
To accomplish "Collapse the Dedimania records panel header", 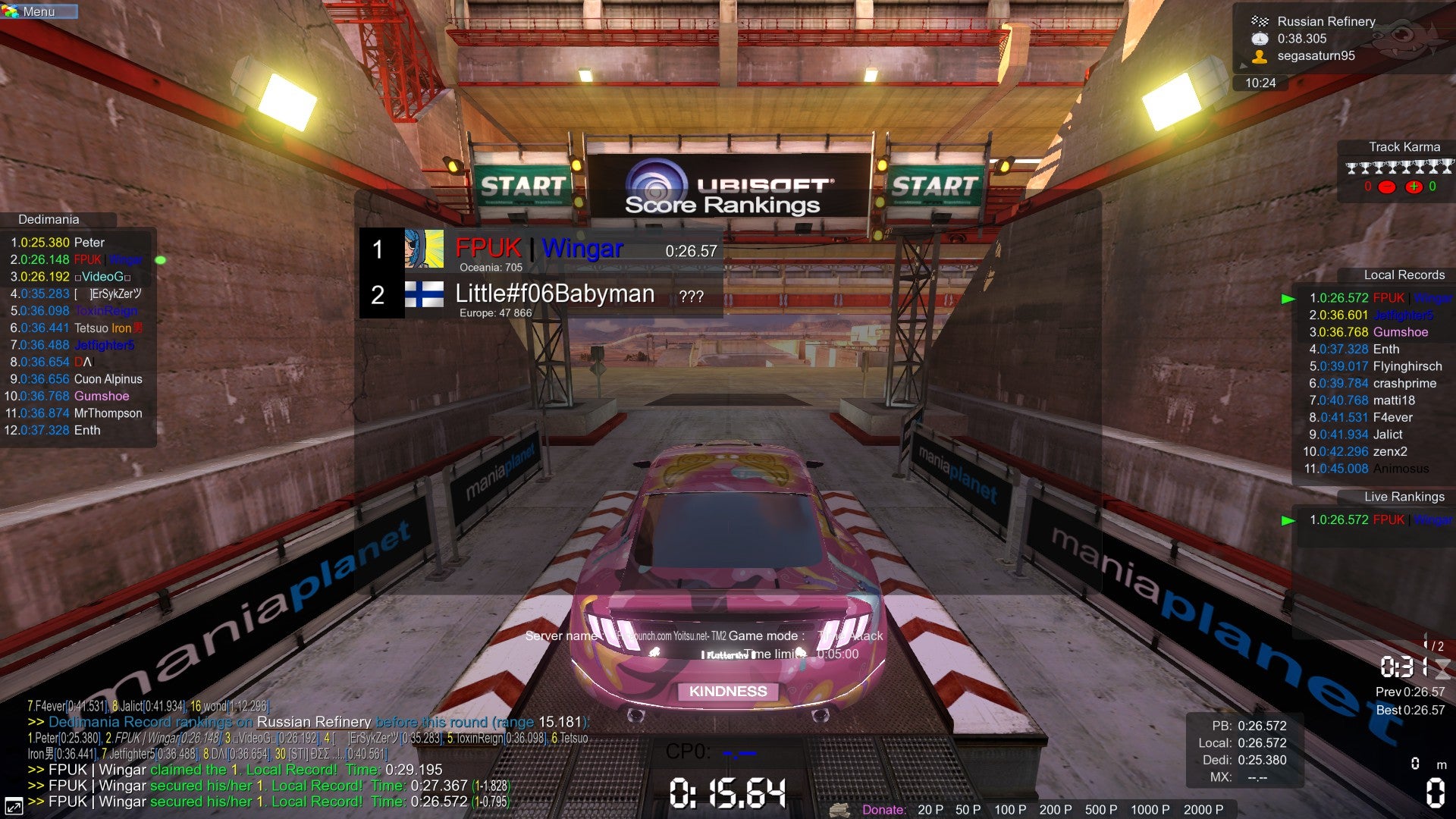I will point(48,219).
